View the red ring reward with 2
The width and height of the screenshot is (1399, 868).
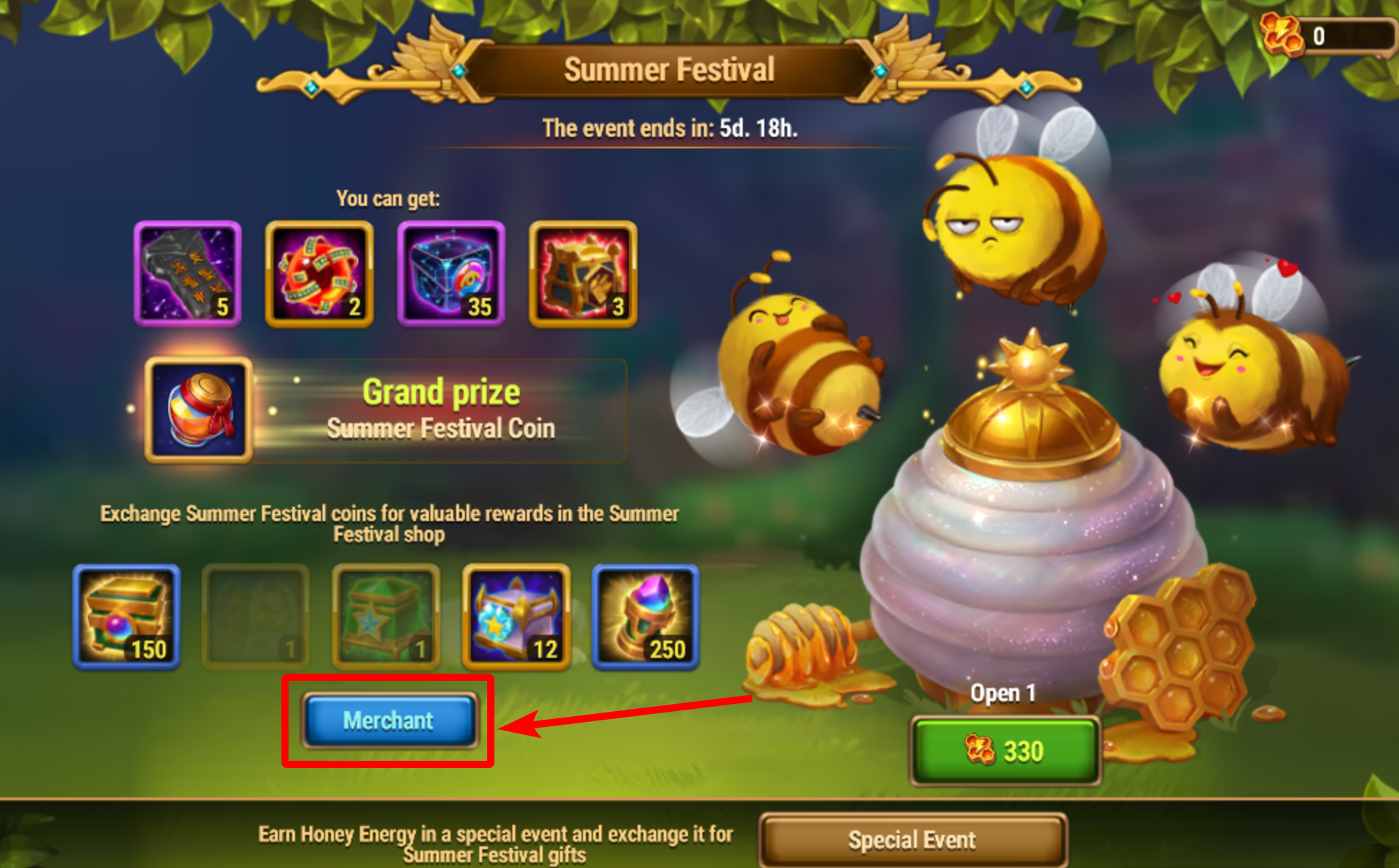coord(319,273)
